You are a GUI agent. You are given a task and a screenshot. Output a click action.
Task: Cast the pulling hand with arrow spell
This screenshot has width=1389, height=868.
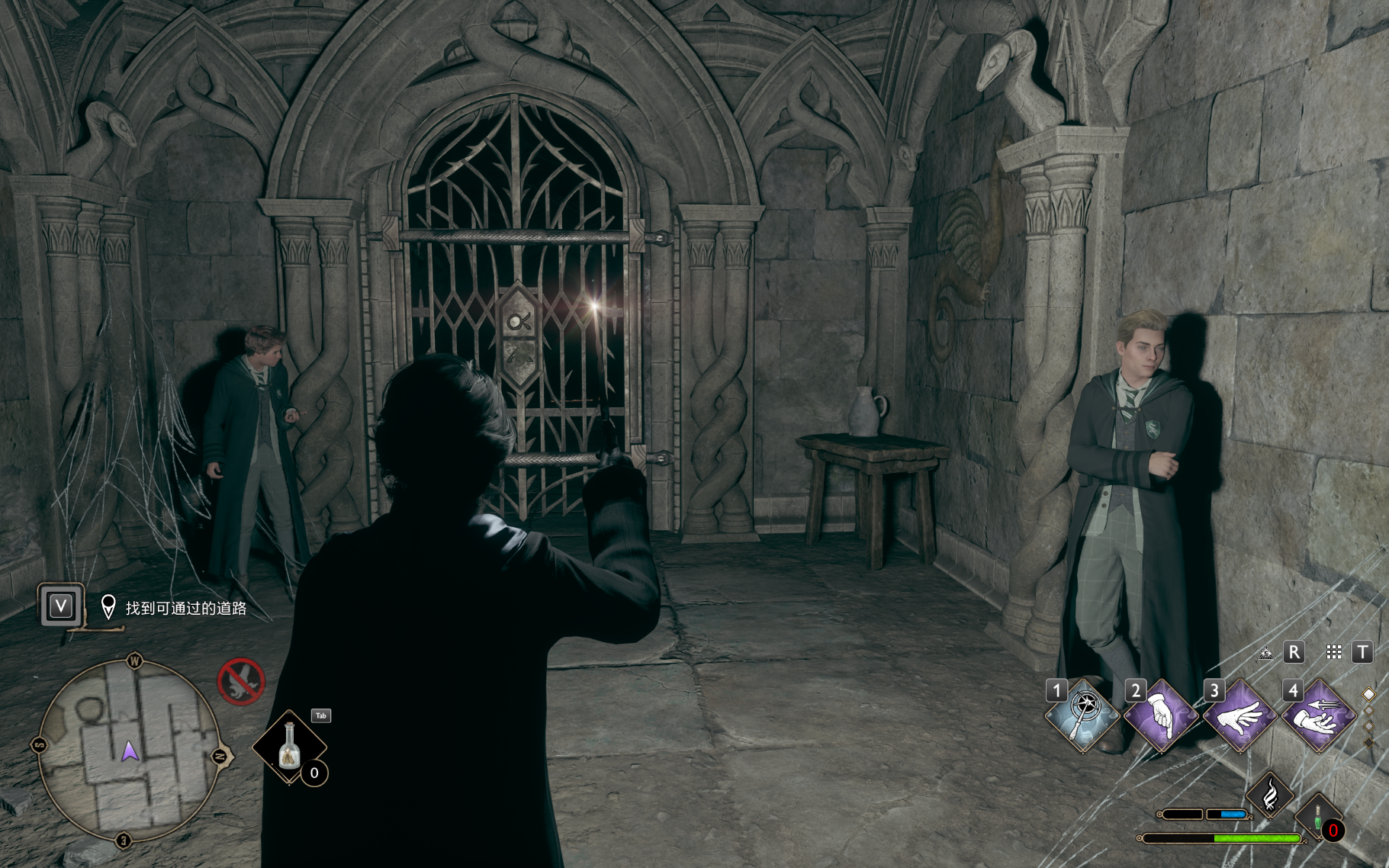pyautogui.click(x=1319, y=716)
